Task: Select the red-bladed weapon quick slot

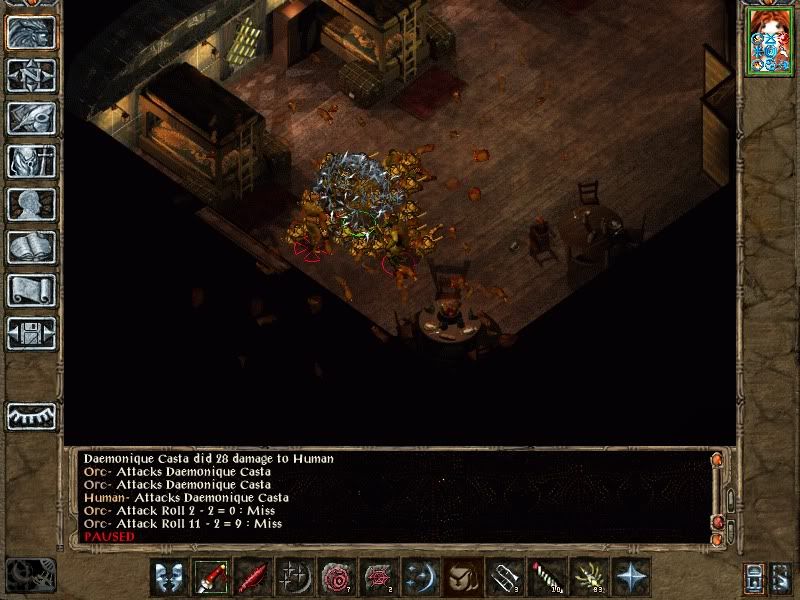Action: [211, 577]
